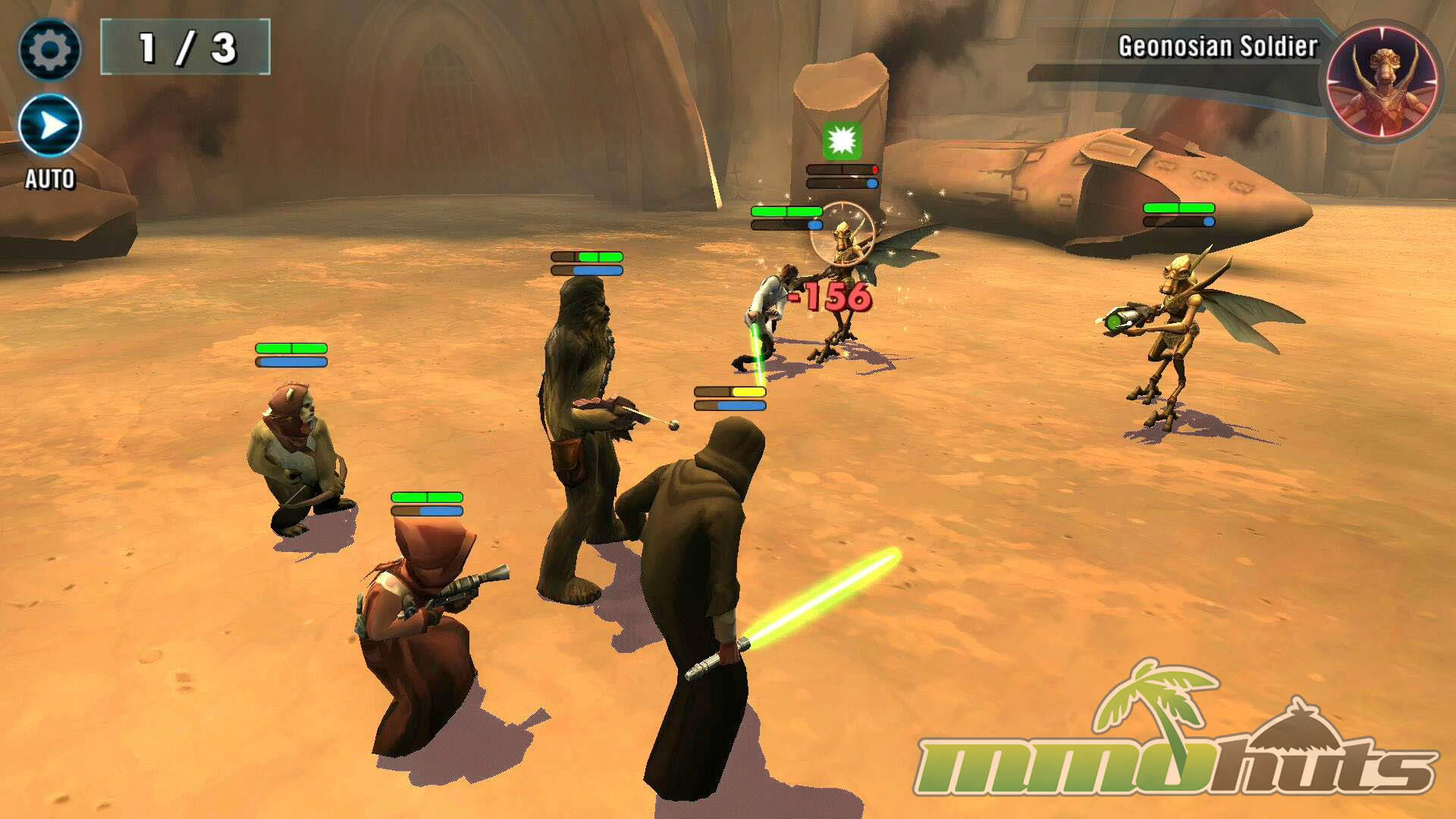Toggle AUTO battle mode
This screenshot has width=1456, height=819.
click(50, 126)
